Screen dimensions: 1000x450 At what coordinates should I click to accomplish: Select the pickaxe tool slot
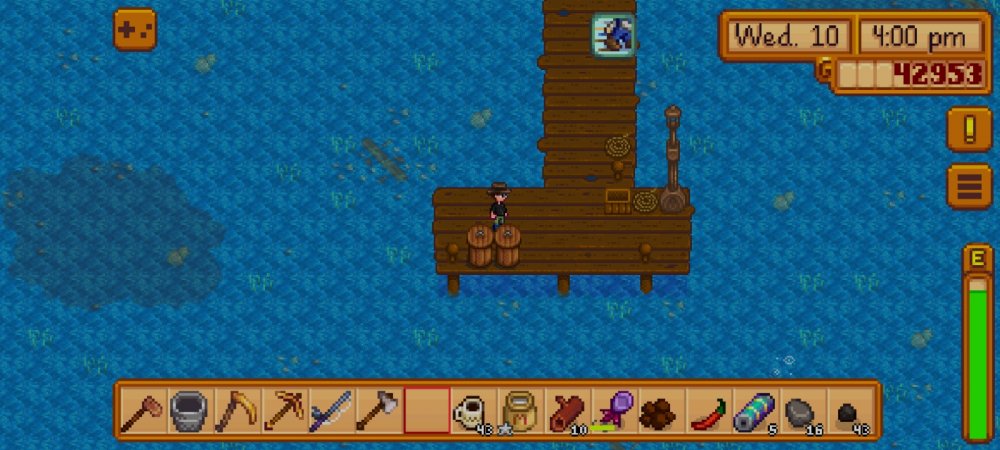coord(284,410)
